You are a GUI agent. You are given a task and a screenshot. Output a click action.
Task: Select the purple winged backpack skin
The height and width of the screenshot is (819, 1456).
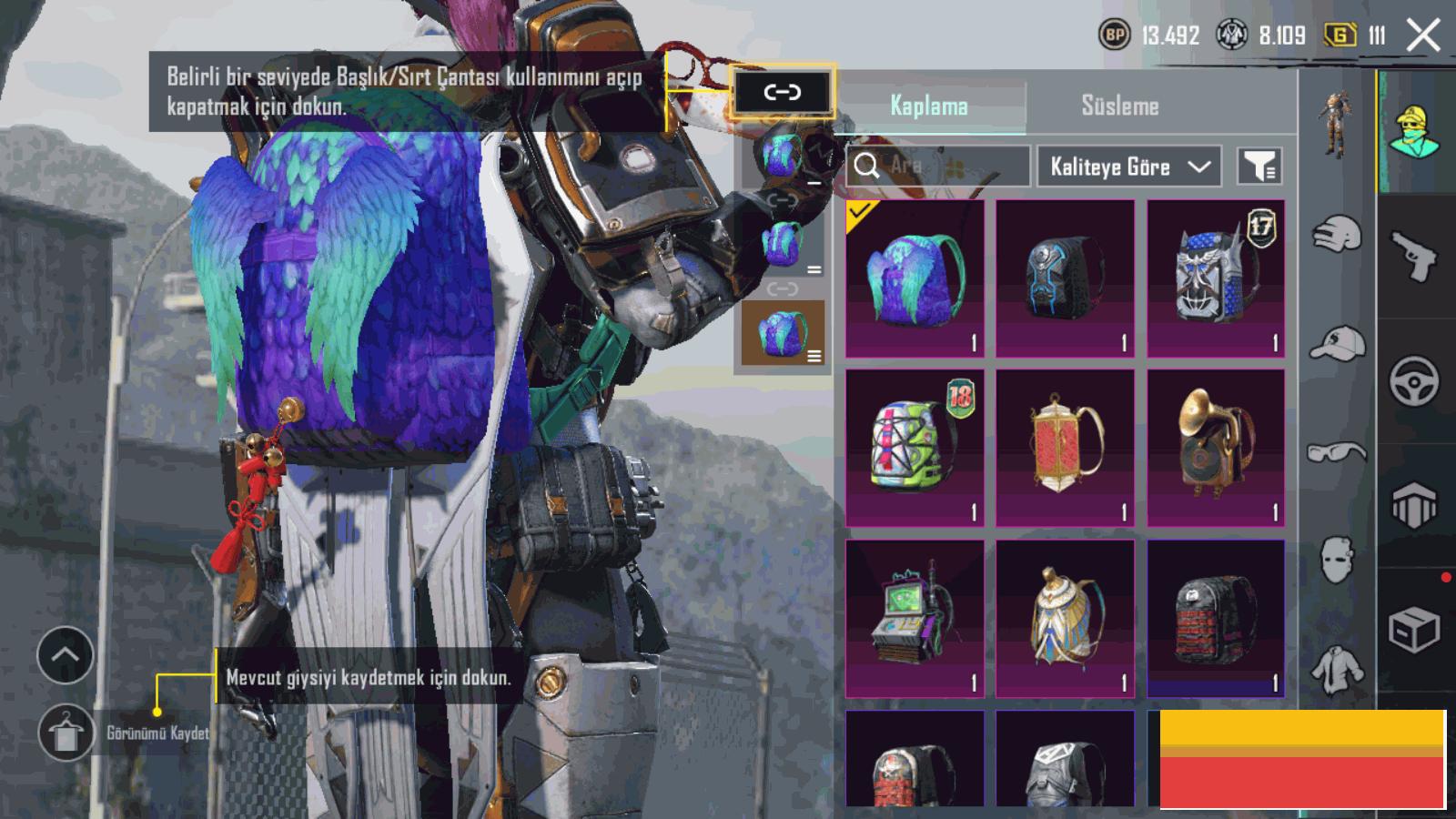(915, 278)
